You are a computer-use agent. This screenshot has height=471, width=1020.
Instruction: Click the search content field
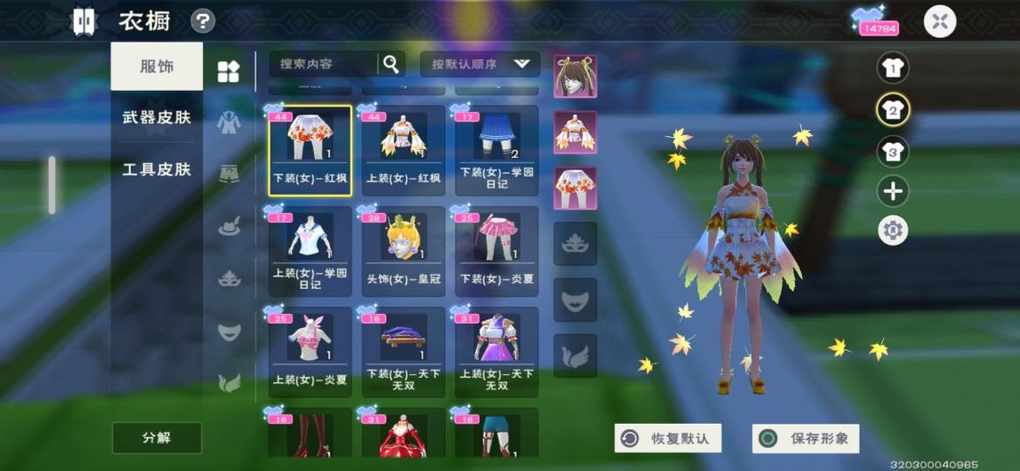(x=324, y=64)
